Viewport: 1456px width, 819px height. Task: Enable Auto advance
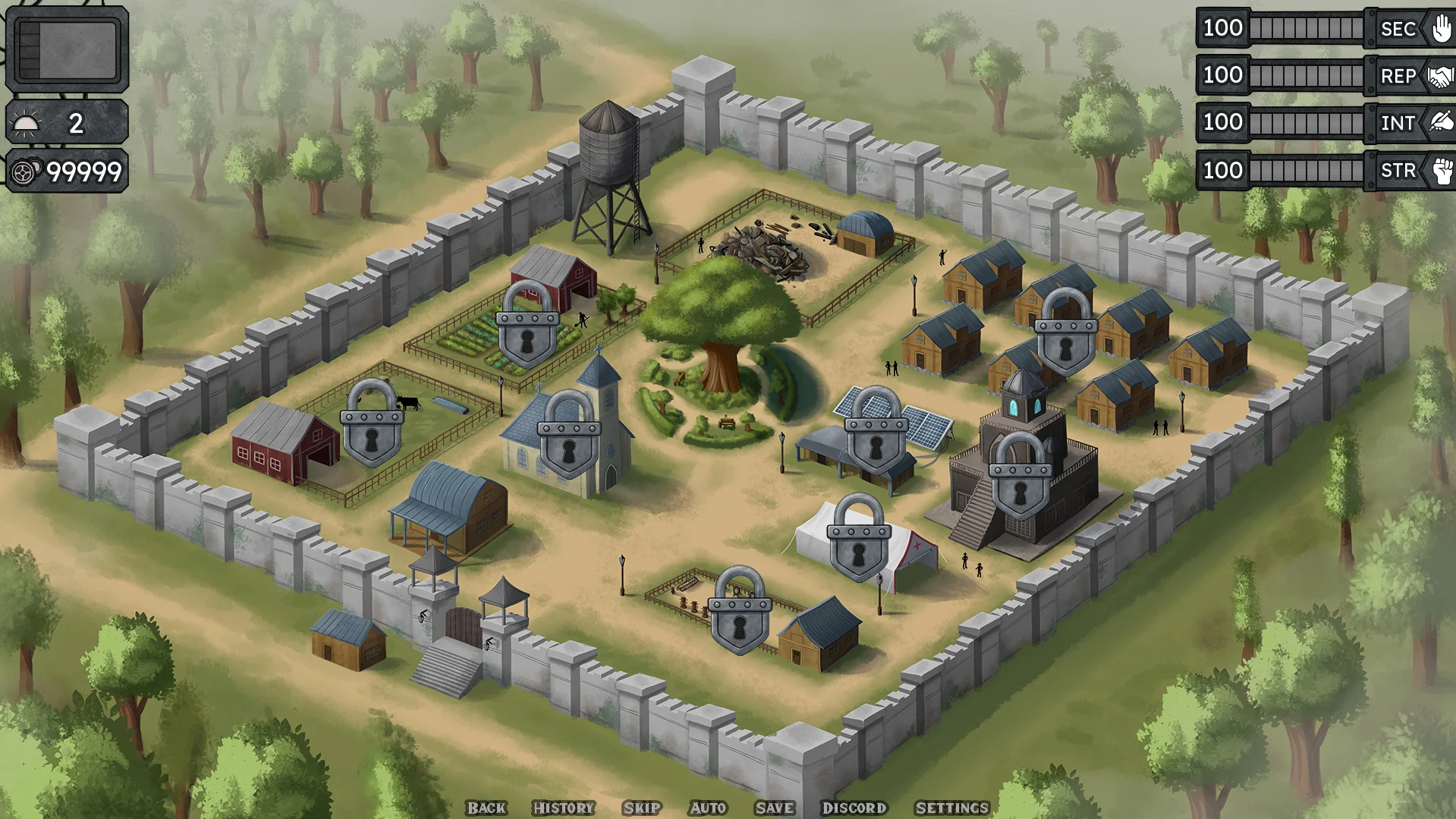point(708,808)
